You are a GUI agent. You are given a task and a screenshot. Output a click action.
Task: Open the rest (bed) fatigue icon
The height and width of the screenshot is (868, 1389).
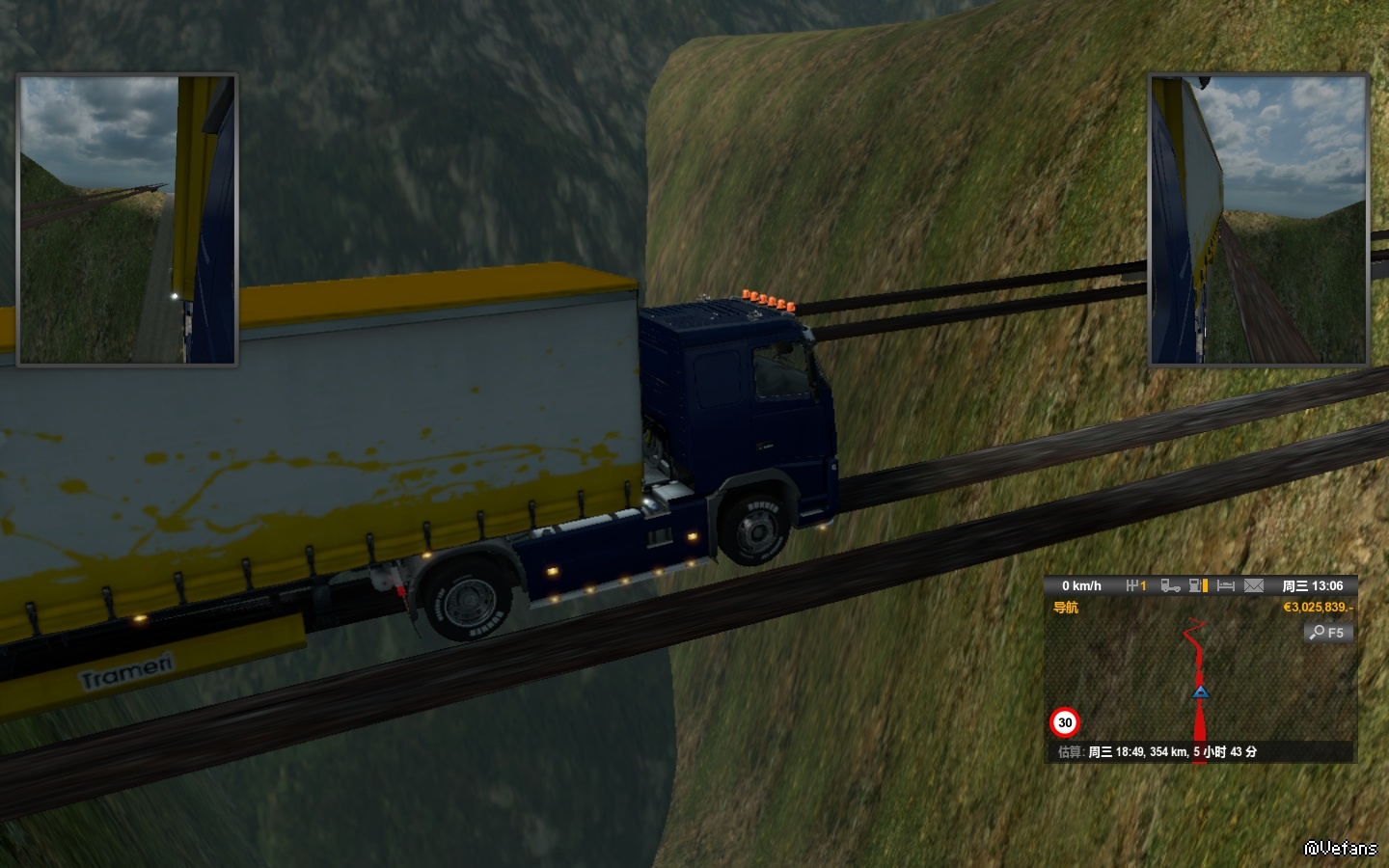[1226, 585]
